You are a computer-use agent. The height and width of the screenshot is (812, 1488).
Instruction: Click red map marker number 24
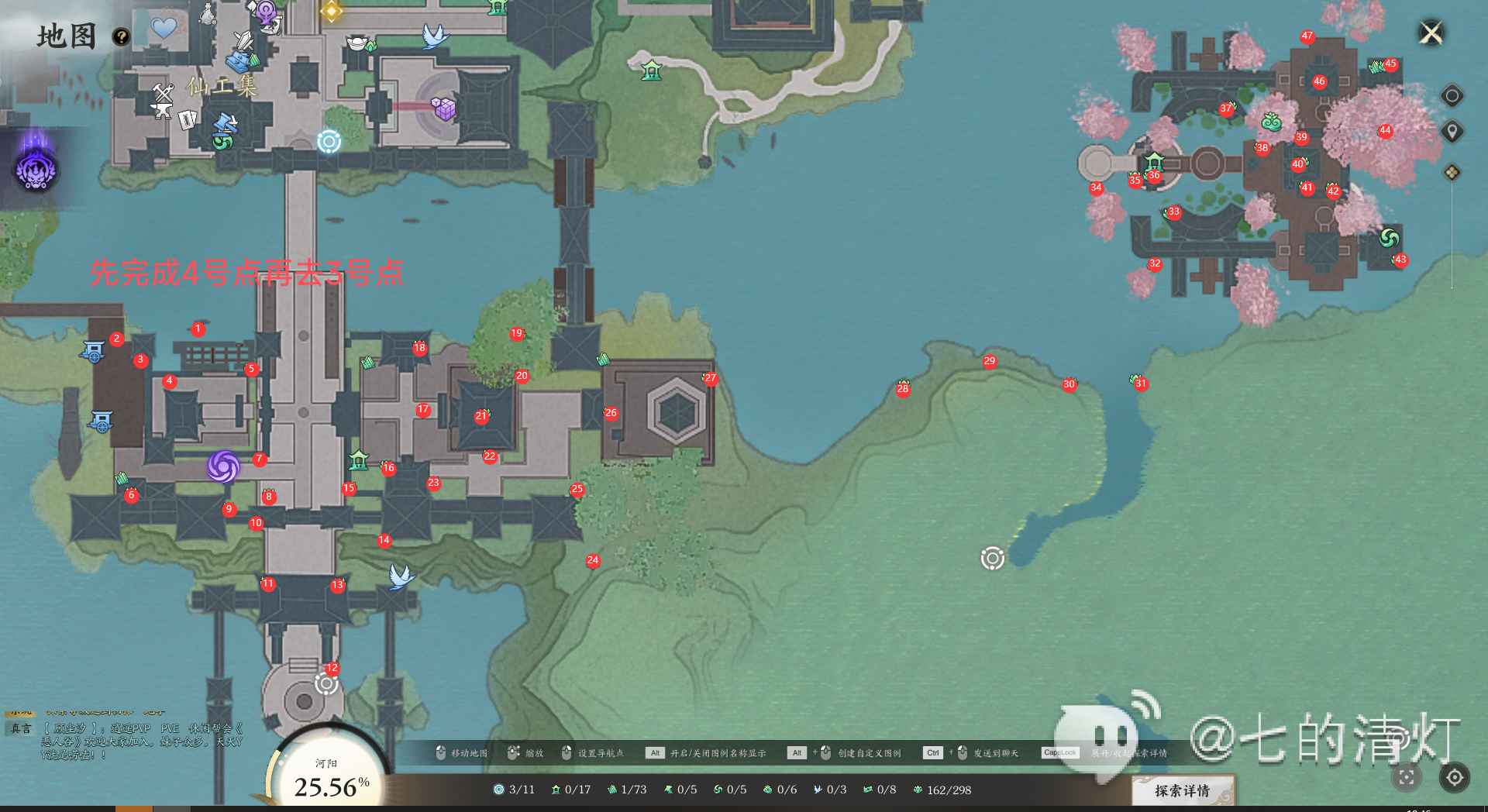[593, 560]
